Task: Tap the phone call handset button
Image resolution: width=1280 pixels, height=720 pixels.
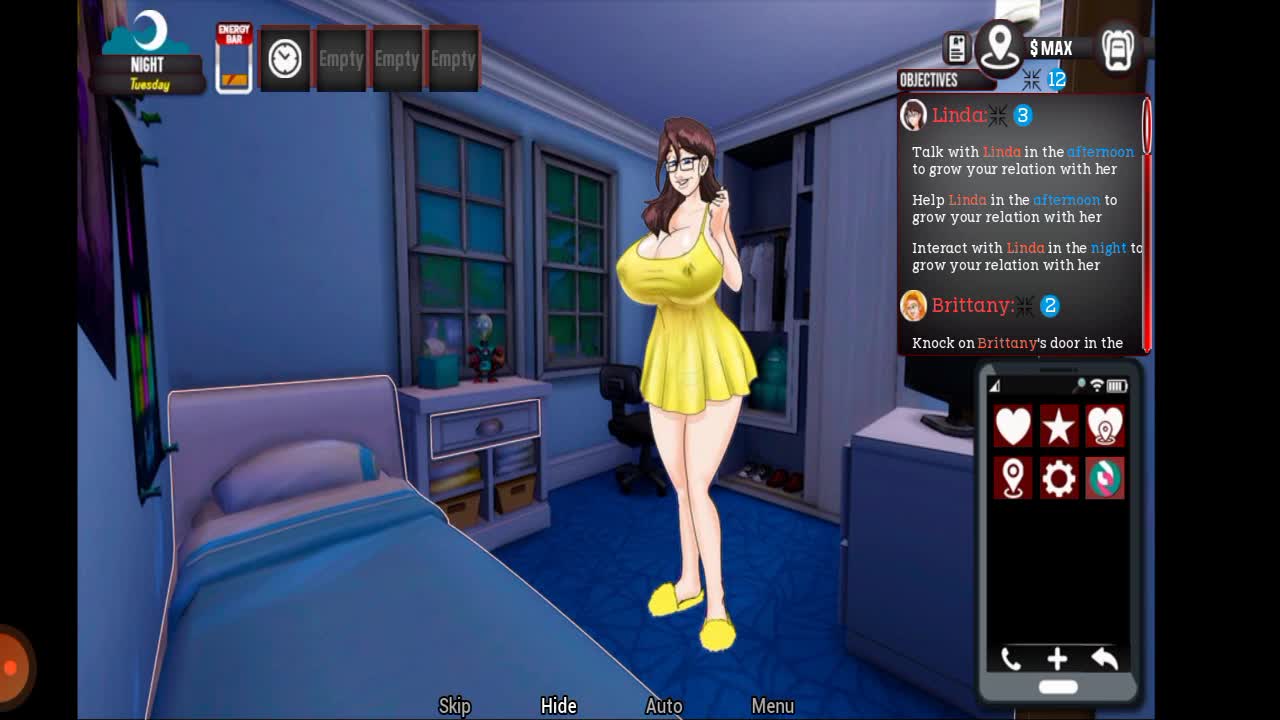Action: 1011,658
